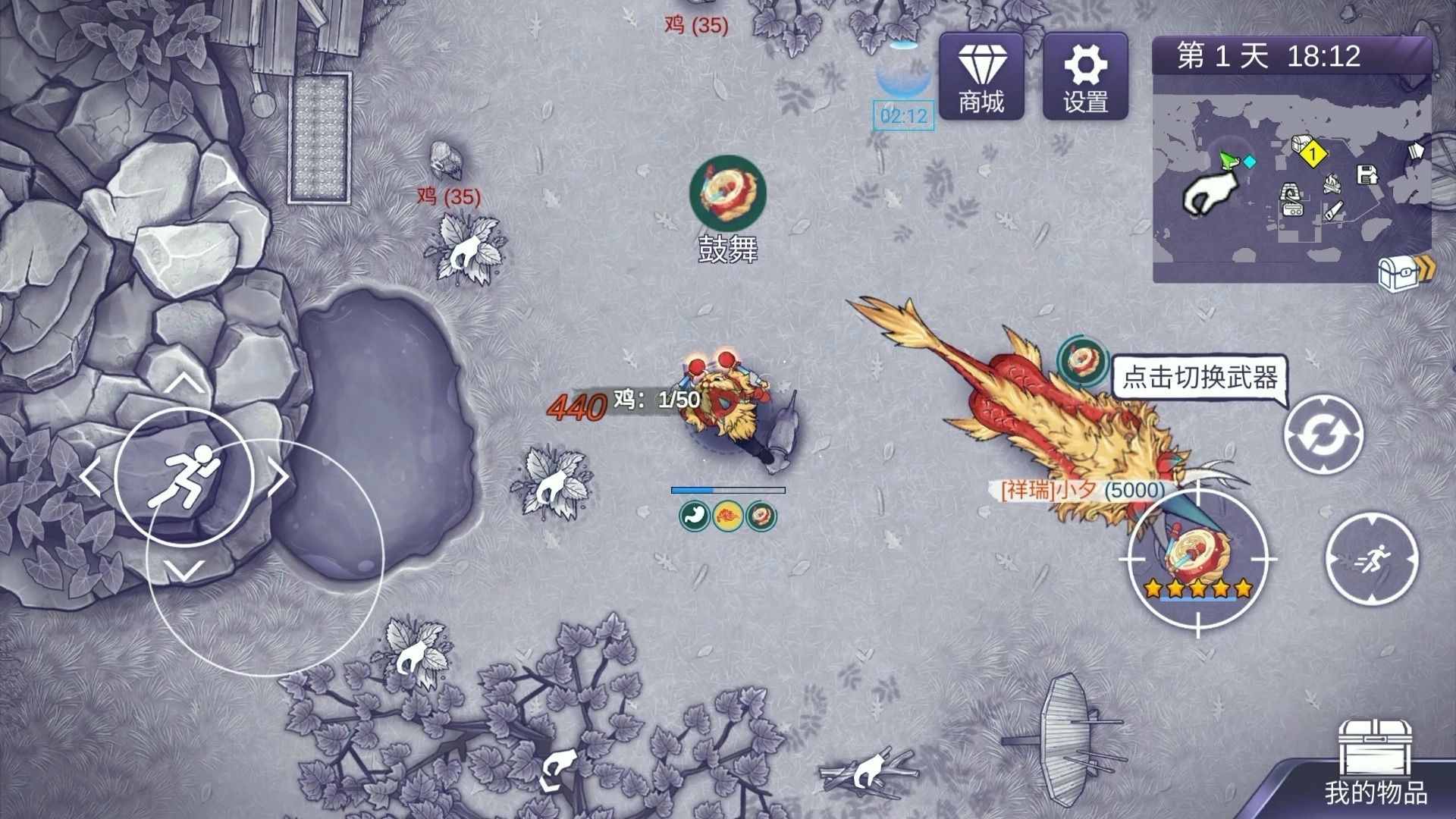Activate the 鼓舞 skill icon
This screenshot has height=819, width=1456.
click(x=728, y=193)
